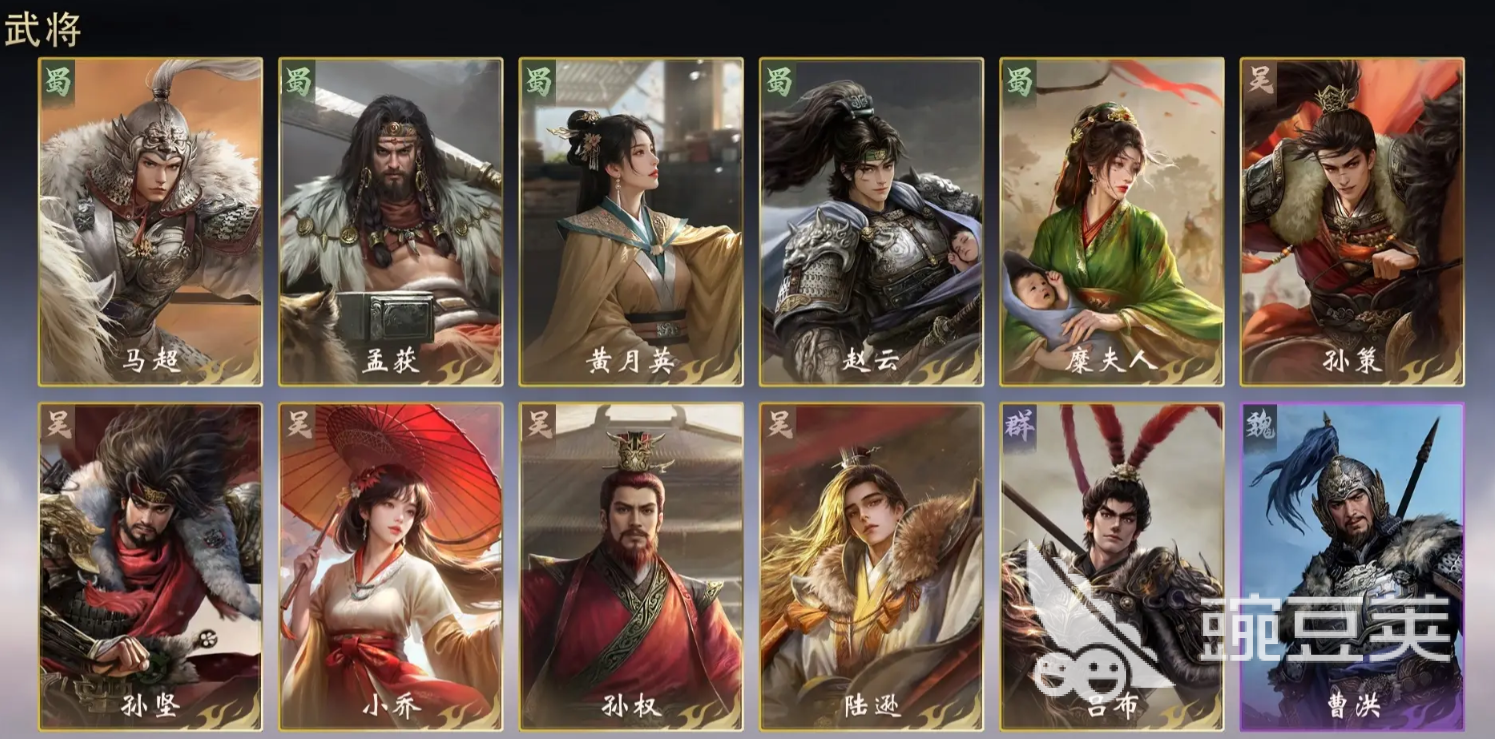Select the Huang Yueying card

pyautogui.click(x=630, y=220)
